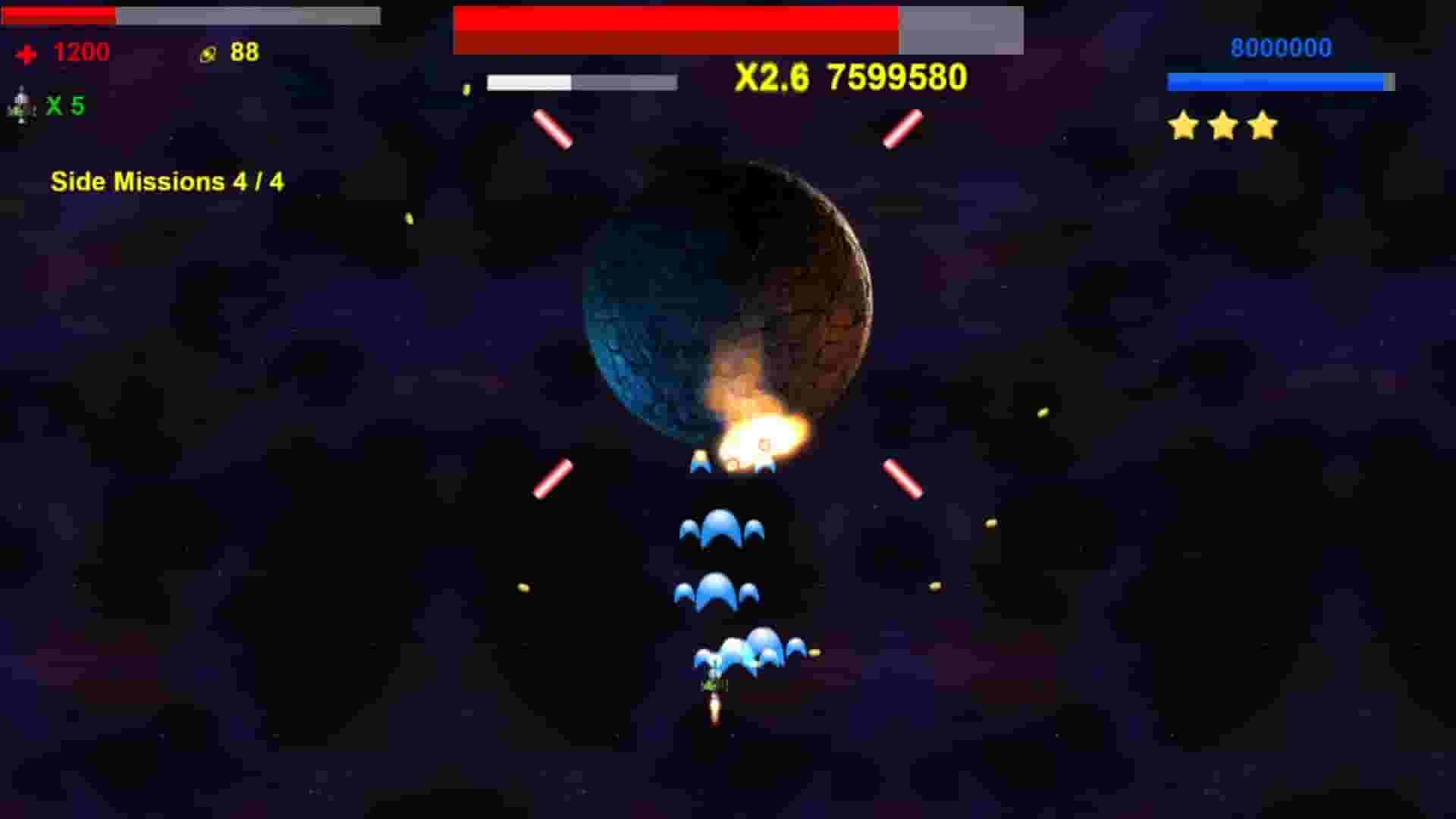Image resolution: width=1456 pixels, height=819 pixels.
Task: Select the middle gold star rating icon
Action: [1222, 126]
